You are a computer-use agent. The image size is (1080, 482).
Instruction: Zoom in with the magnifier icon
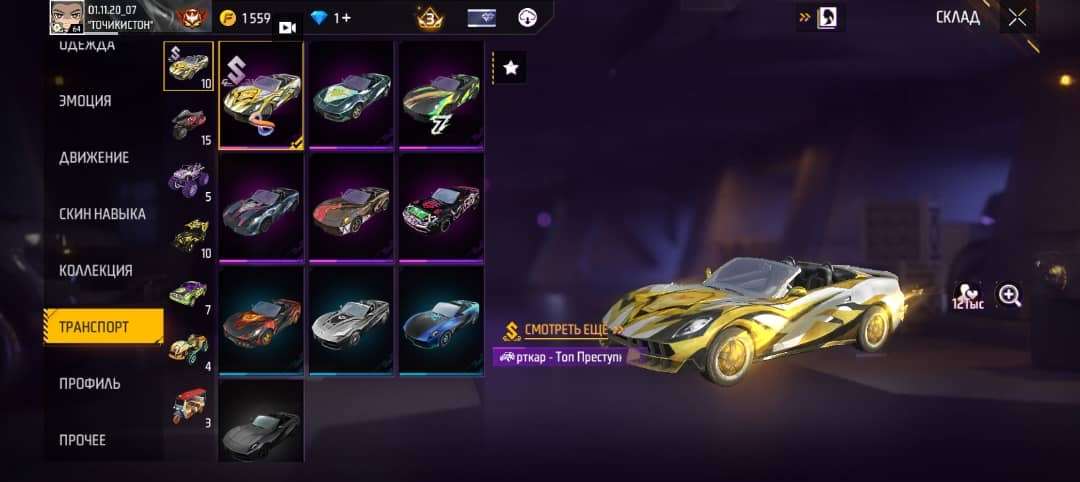(1010, 295)
